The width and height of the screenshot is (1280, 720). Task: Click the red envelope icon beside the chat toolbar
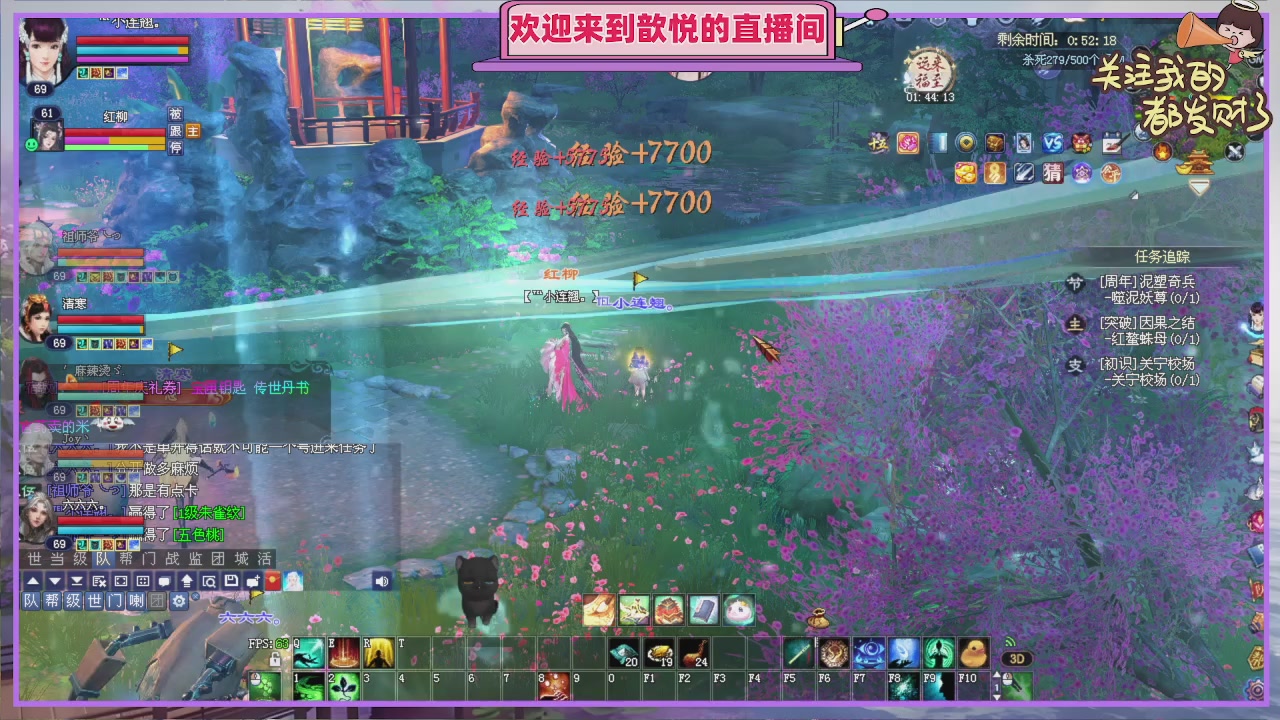271,581
